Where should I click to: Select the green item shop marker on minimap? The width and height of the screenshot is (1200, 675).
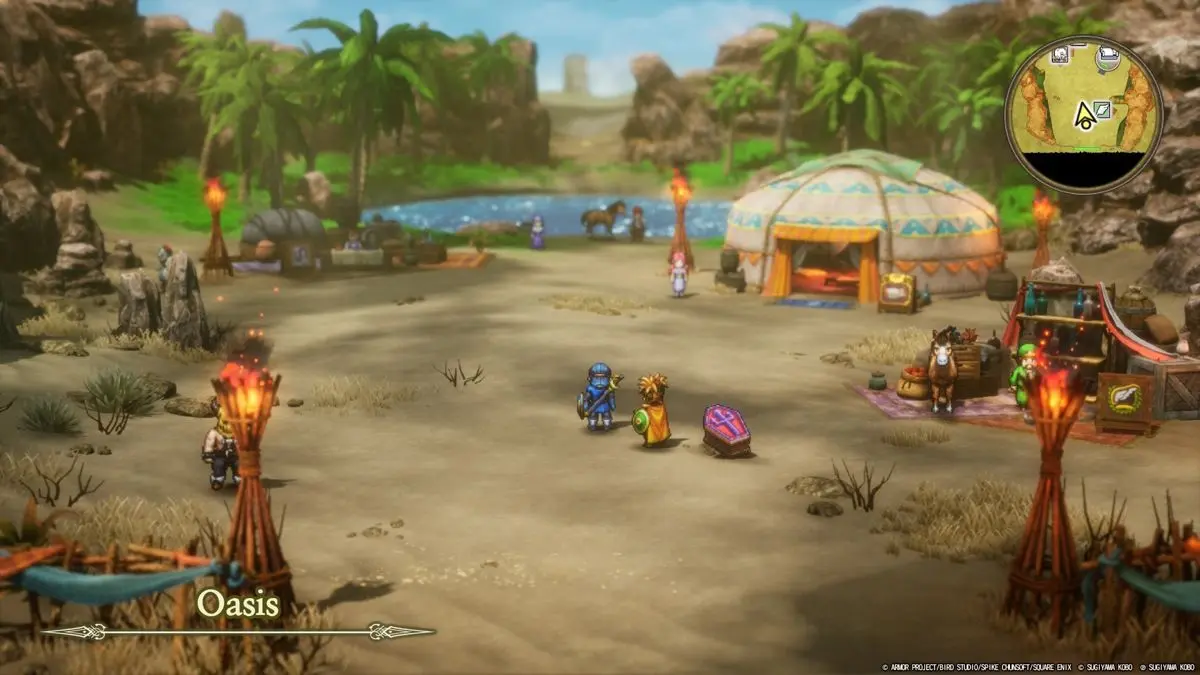(x=1102, y=110)
